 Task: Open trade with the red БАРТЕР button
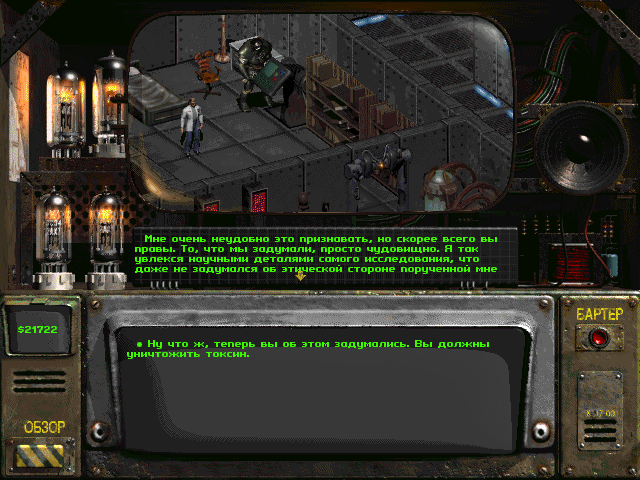coord(599,339)
